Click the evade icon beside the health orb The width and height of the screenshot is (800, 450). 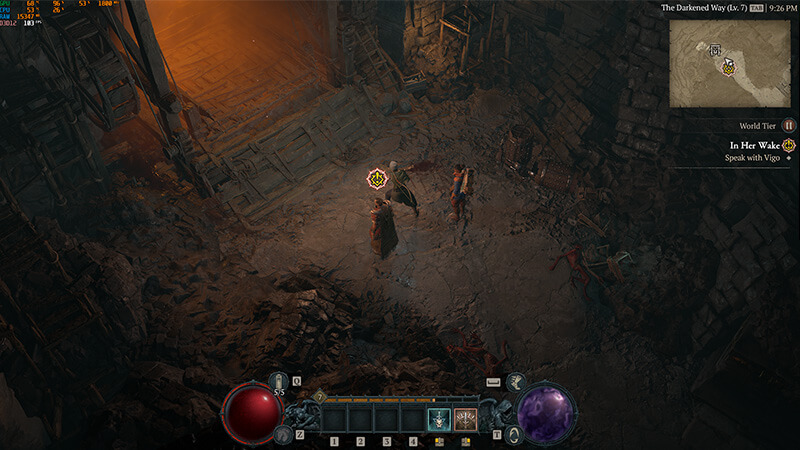pyautogui.click(x=283, y=434)
